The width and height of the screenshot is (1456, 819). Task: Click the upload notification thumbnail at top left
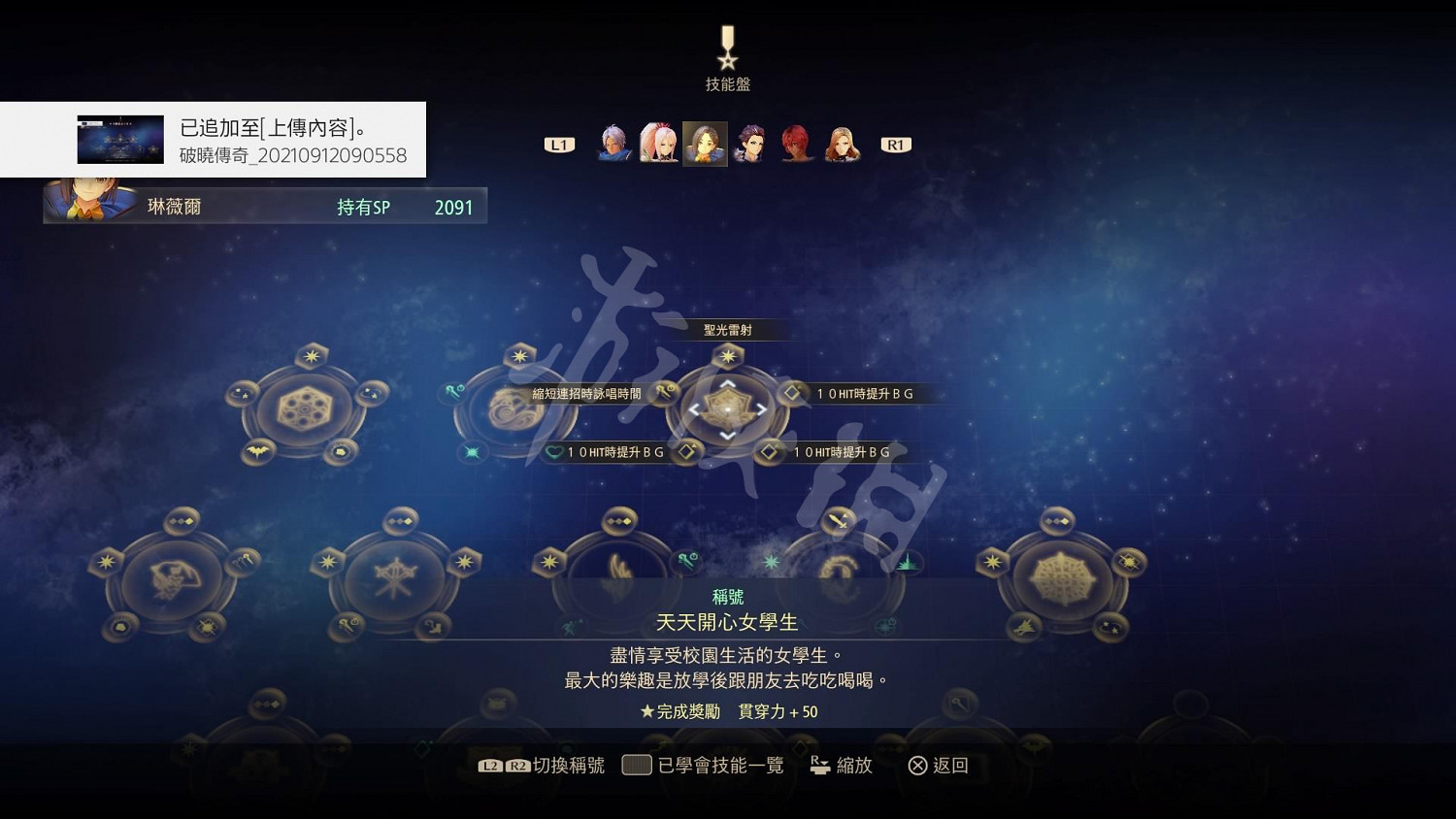[x=120, y=138]
